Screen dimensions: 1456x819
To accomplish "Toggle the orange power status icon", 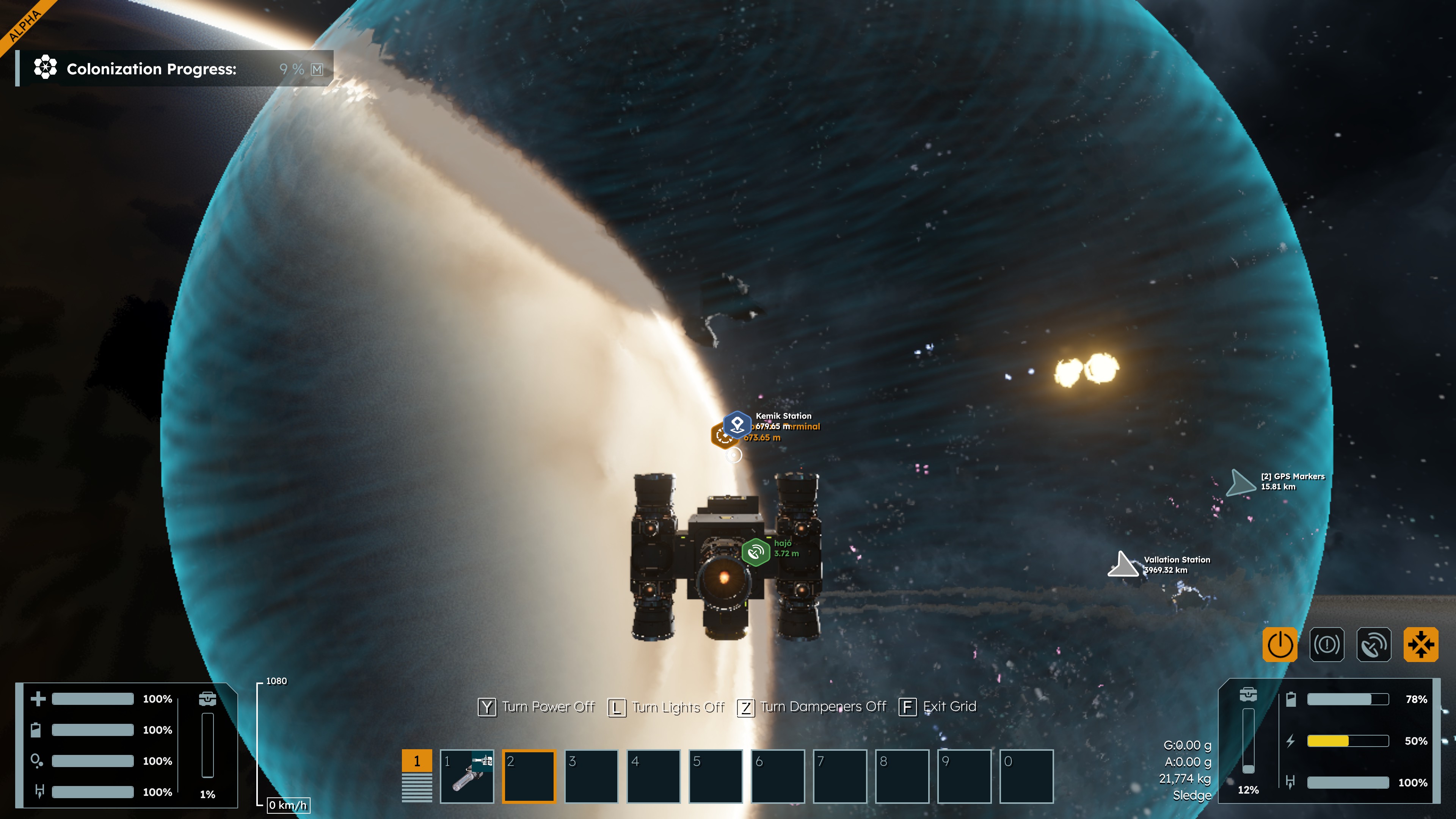I will click(1280, 644).
